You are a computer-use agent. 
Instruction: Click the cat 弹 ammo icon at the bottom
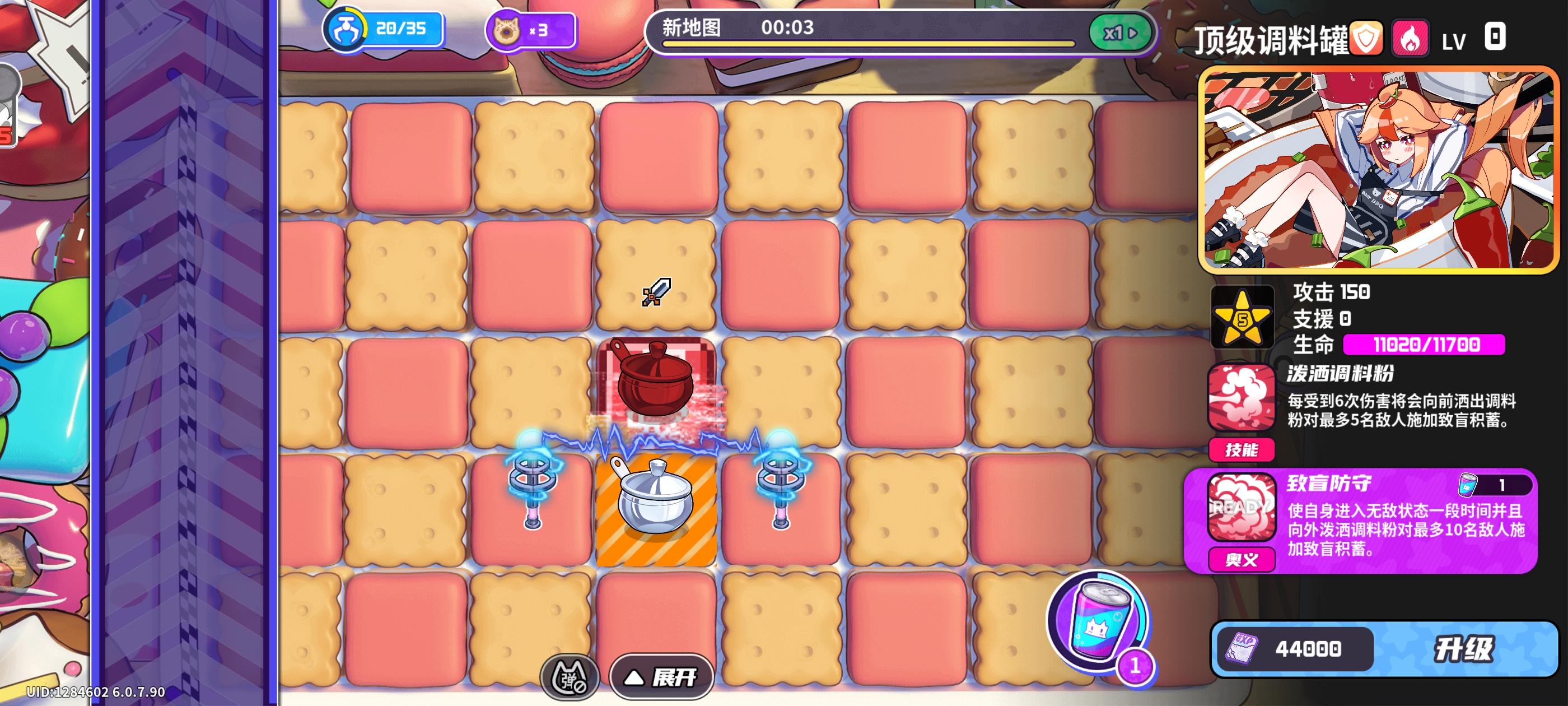pyautogui.click(x=570, y=676)
